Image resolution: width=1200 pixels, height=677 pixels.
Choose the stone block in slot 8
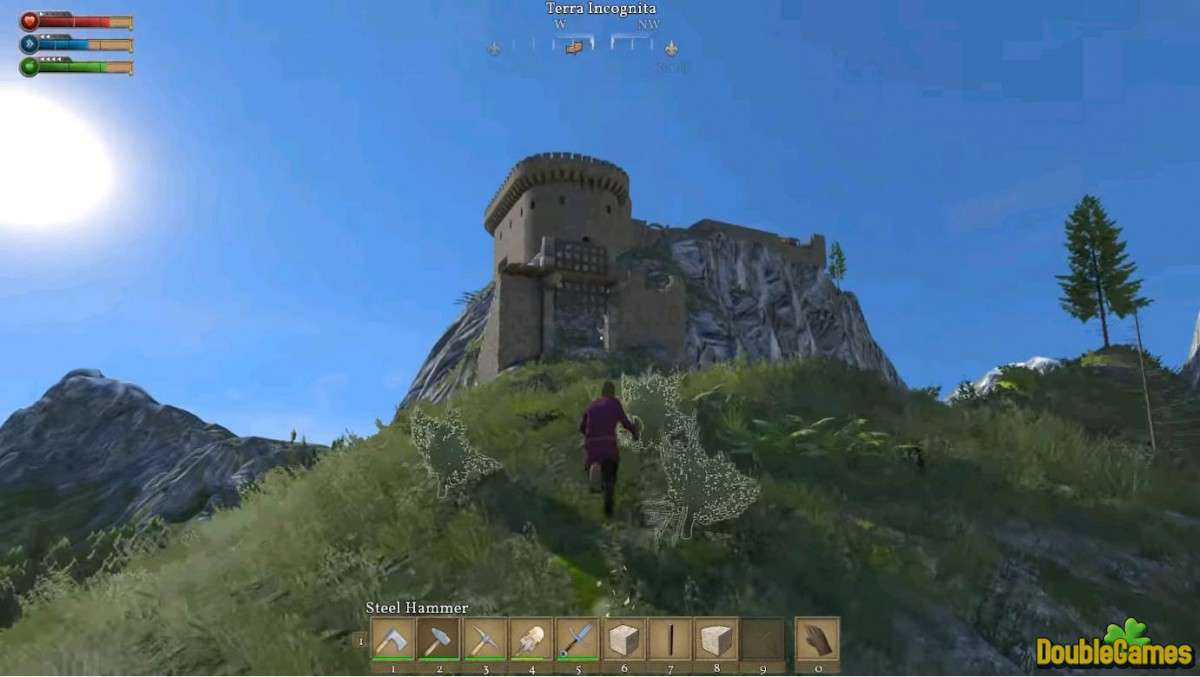click(x=716, y=639)
